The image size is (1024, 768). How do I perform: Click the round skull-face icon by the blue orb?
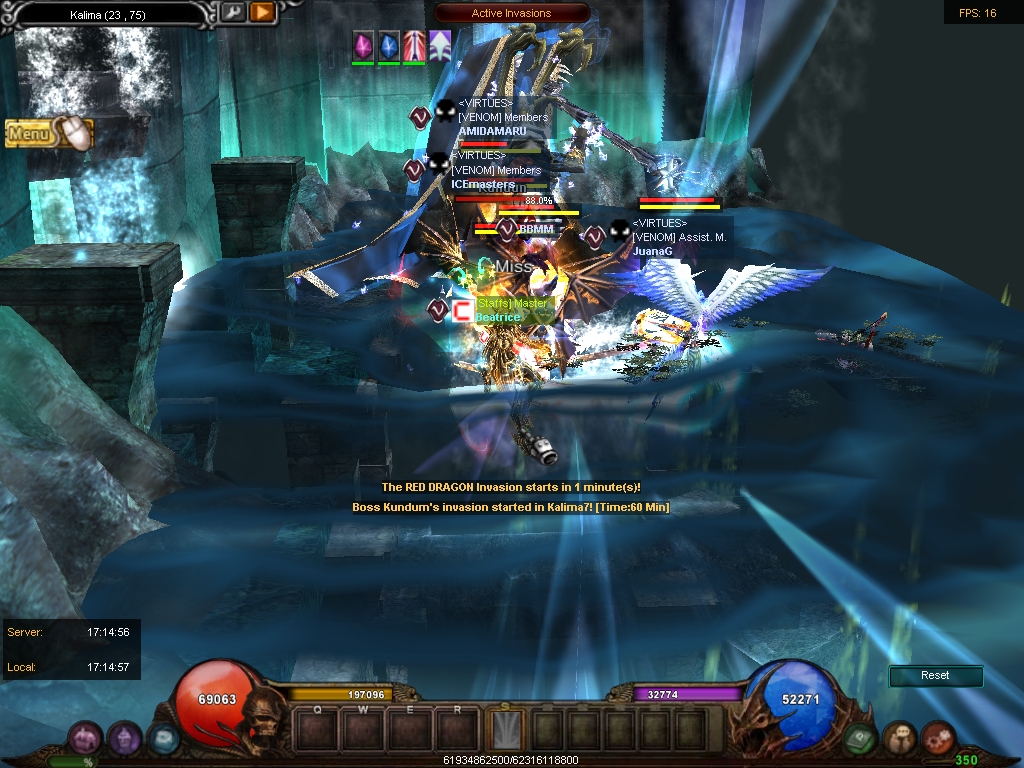(899, 738)
